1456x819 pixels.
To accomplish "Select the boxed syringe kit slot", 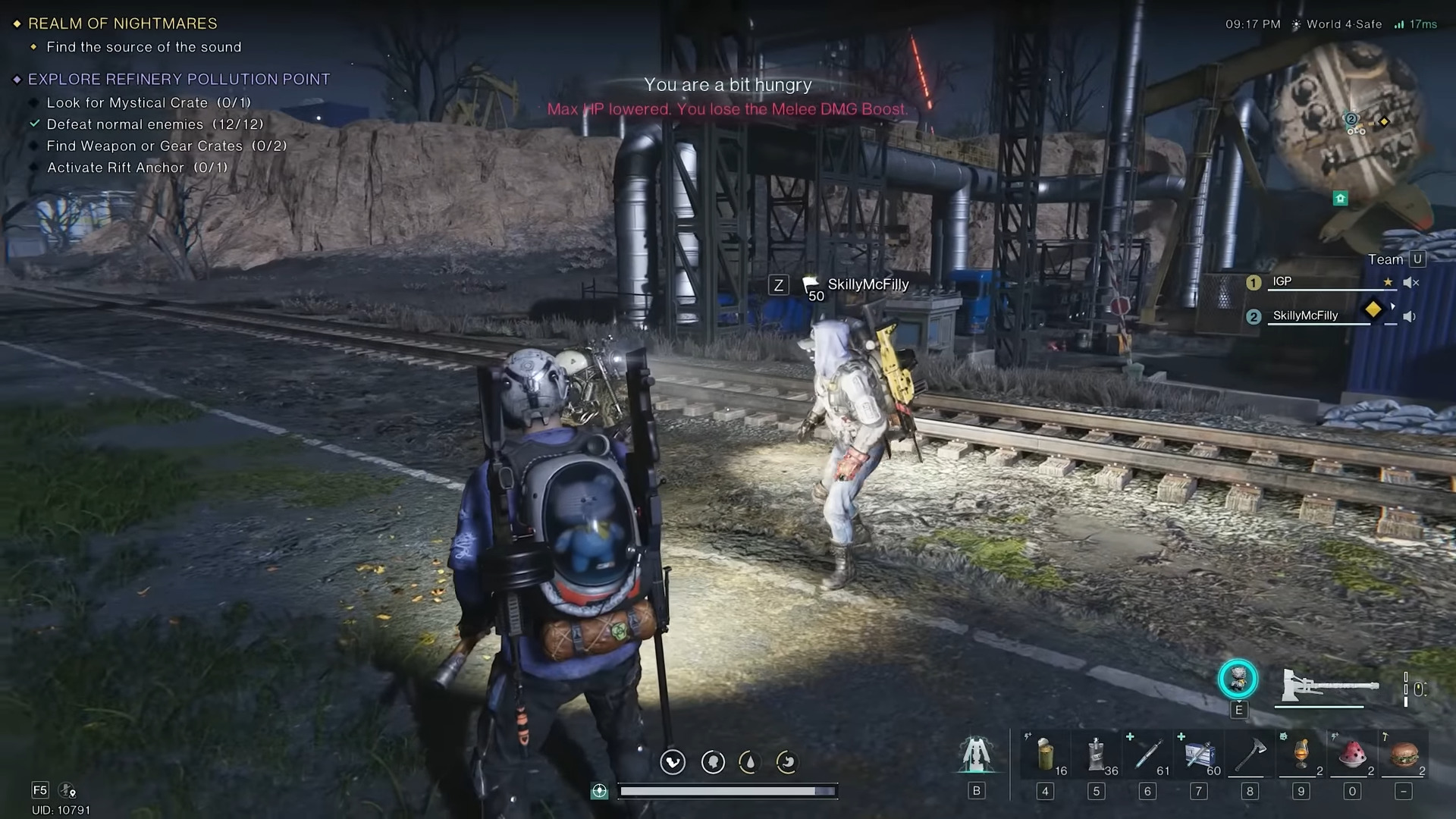I will (x=1199, y=755).
